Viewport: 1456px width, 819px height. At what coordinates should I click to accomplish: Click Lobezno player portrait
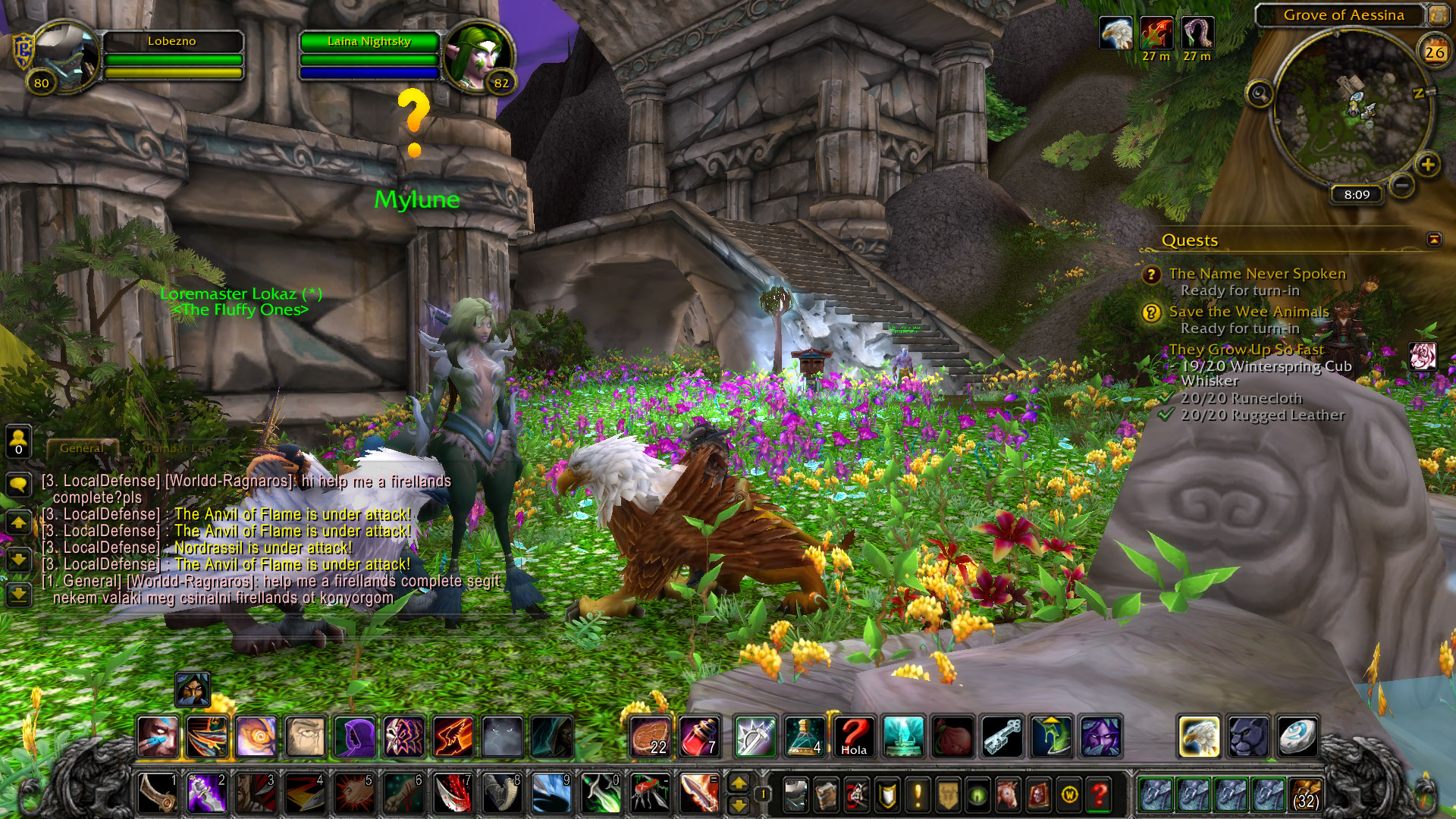(64, 58)
